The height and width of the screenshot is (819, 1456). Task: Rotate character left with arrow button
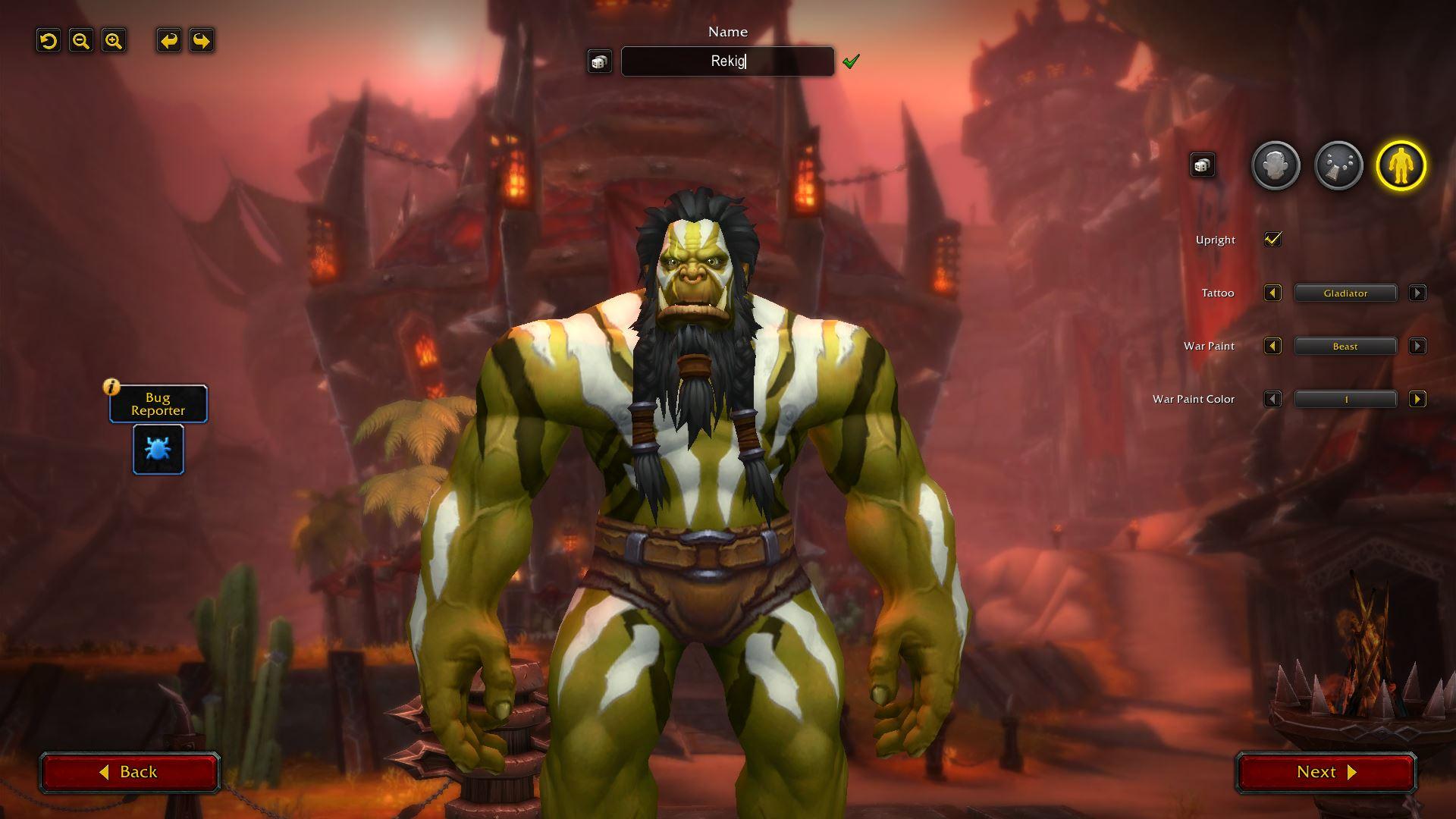tap(168, 41)
